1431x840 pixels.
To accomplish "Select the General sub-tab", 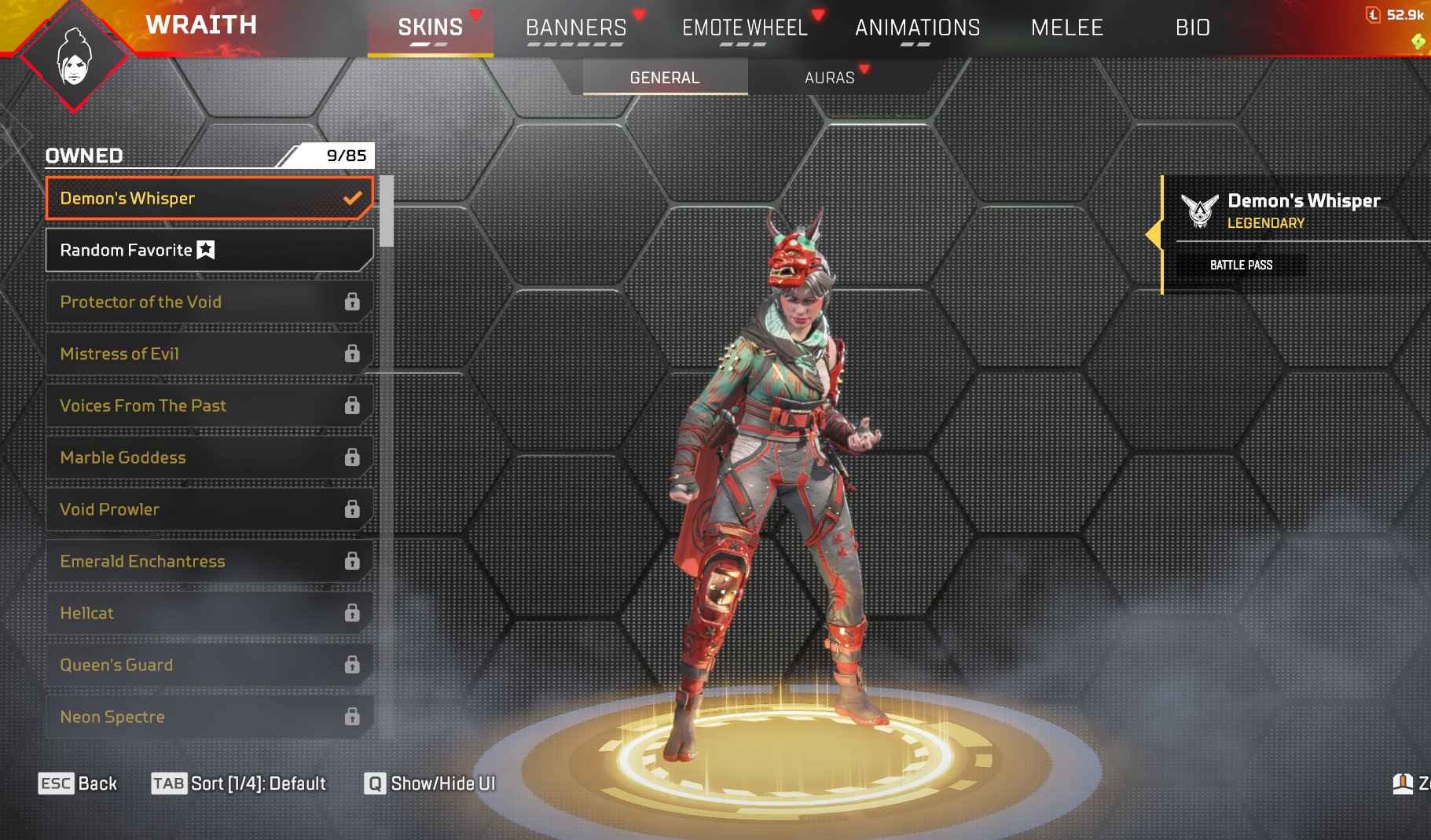I will click(665, 78).
